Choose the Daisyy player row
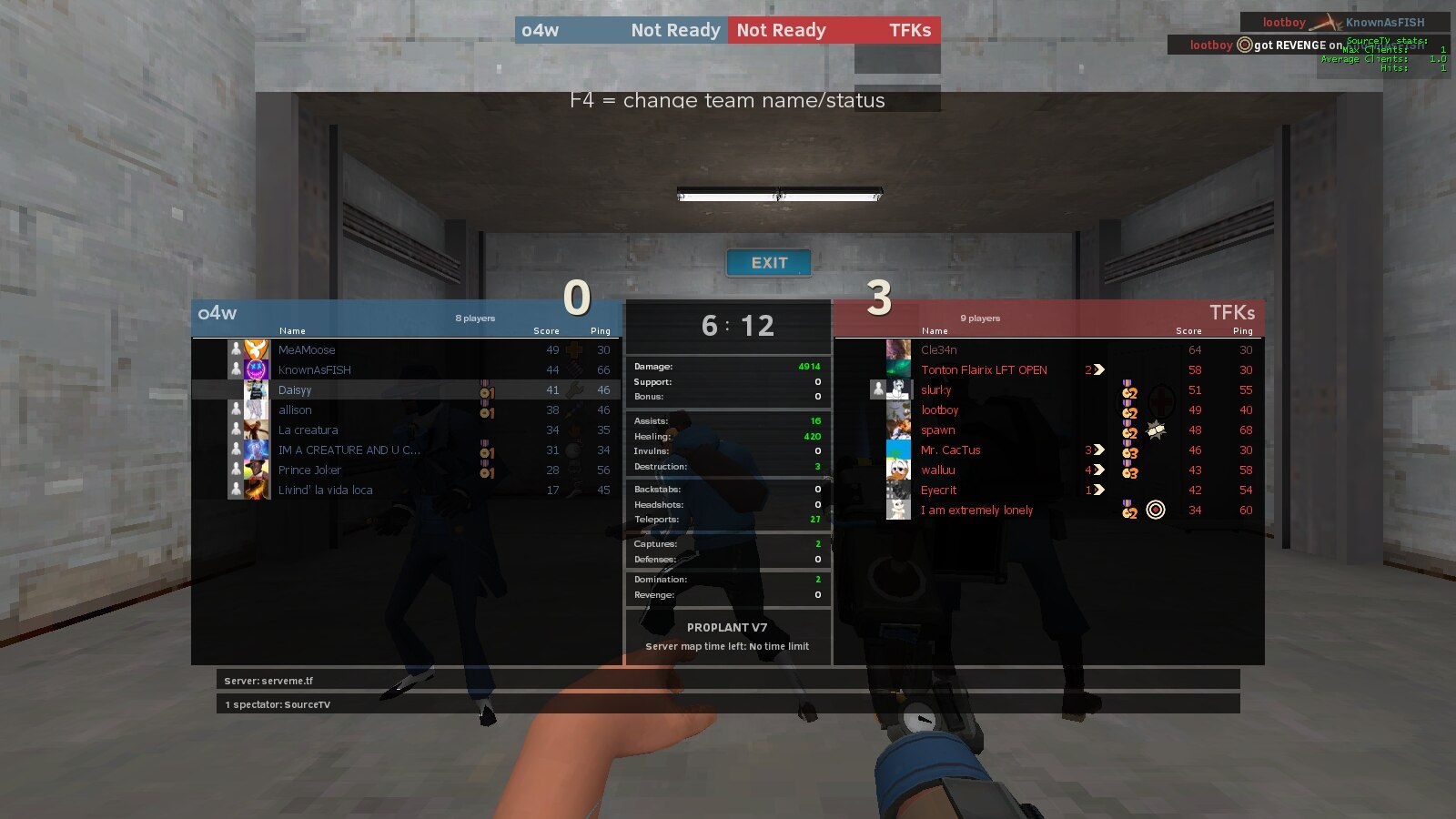Viewport: 1456px width, 819px height. (295, 390)
